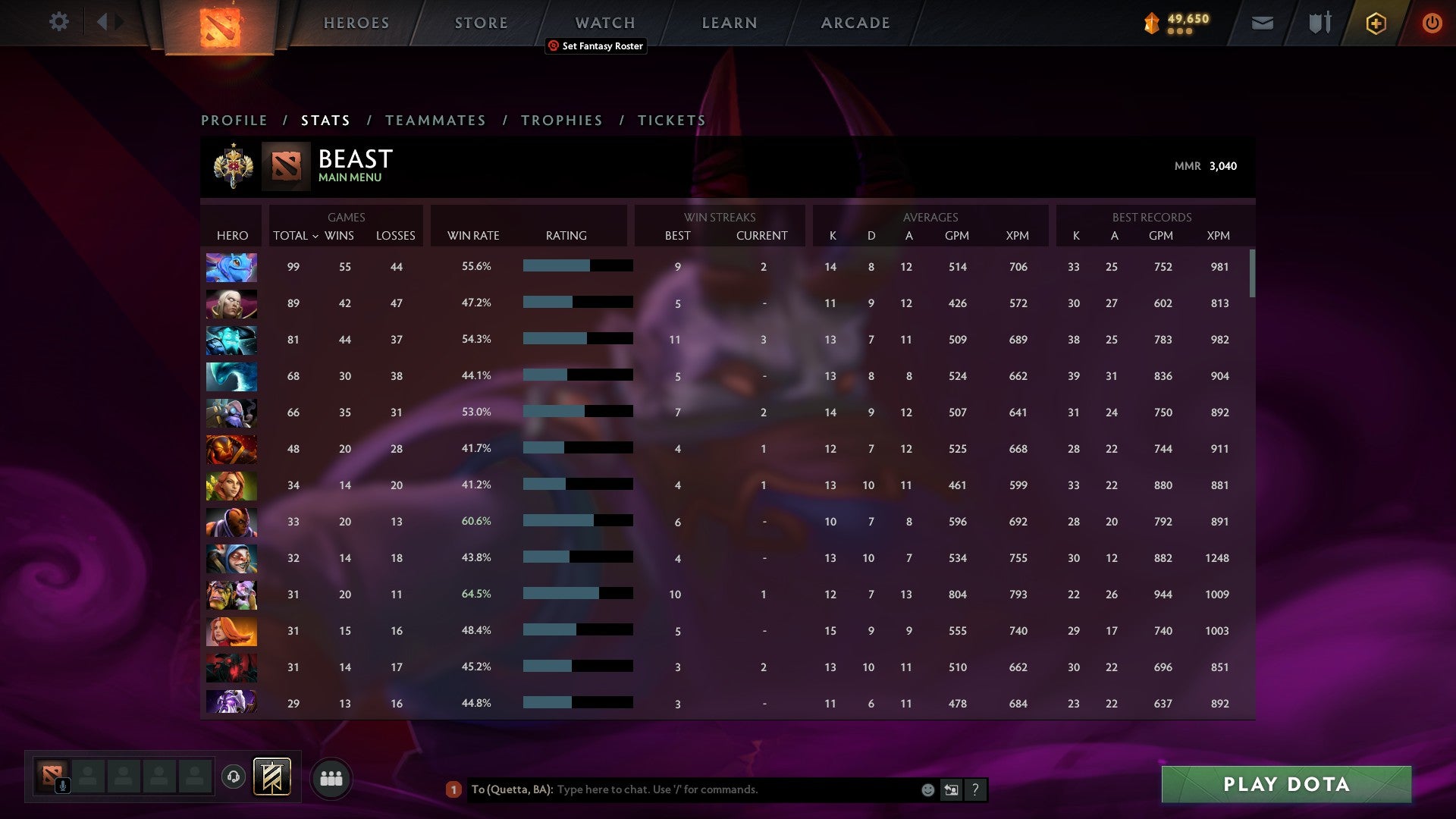This screenshot has width=1456, height=819.
Task: Open the emoticon picker in the chat bar
Action: [x=927, y=789]
